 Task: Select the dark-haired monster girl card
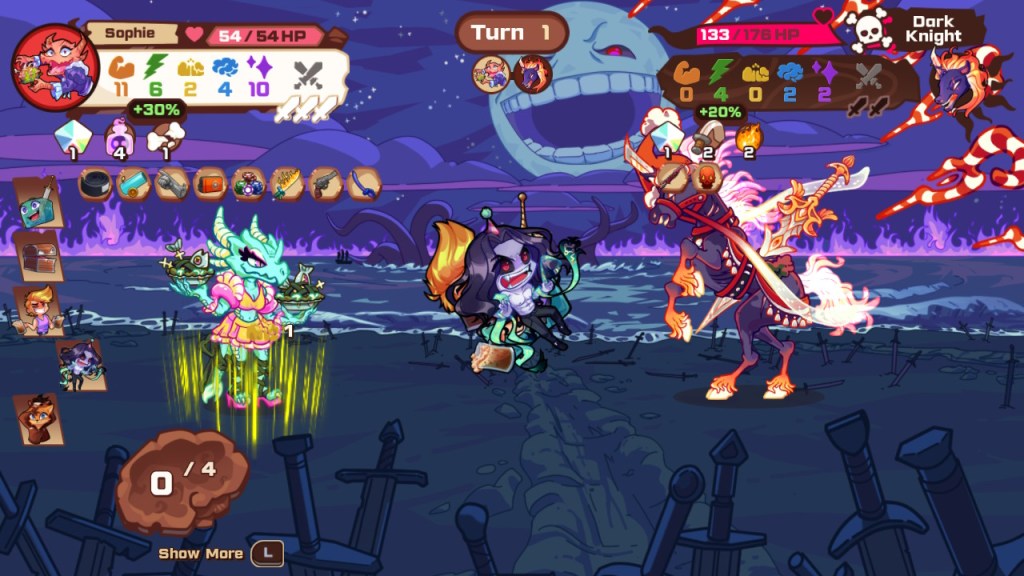[x=80, y=364]
